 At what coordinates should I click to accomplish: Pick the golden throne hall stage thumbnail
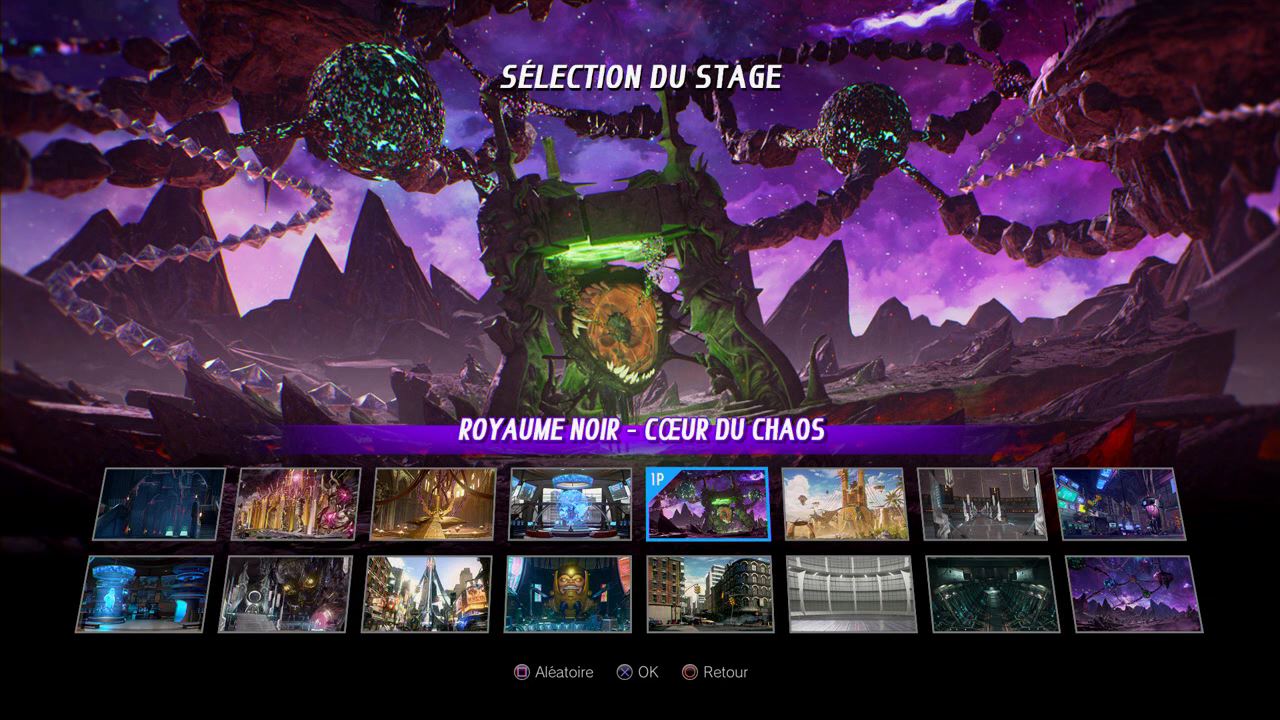(x=434, y=504)
